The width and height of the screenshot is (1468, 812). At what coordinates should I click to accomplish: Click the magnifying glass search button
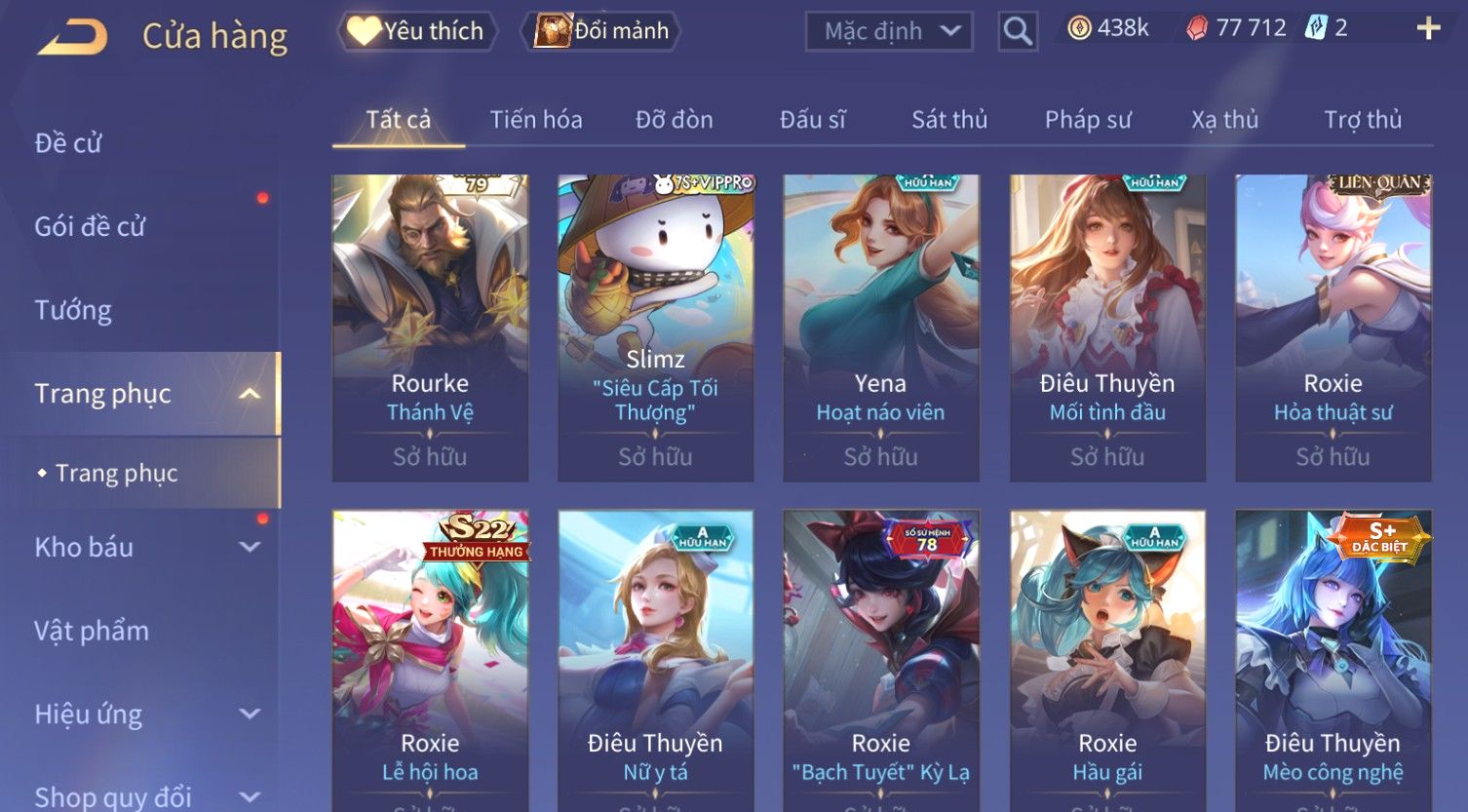coord(1017,31)
